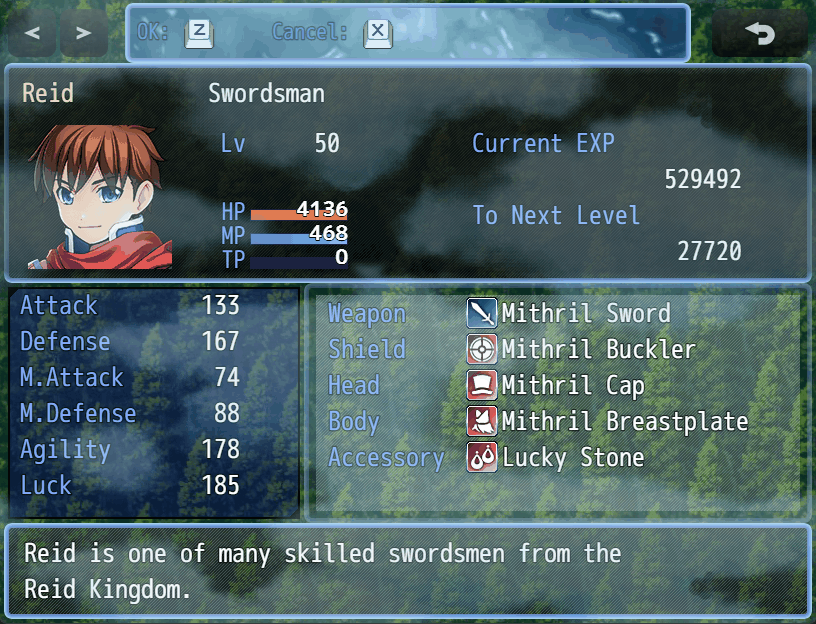Viewport: 816px width, 624px height.
Task: Go to the previous character with left arrow
Action: (x=33, y=33)
